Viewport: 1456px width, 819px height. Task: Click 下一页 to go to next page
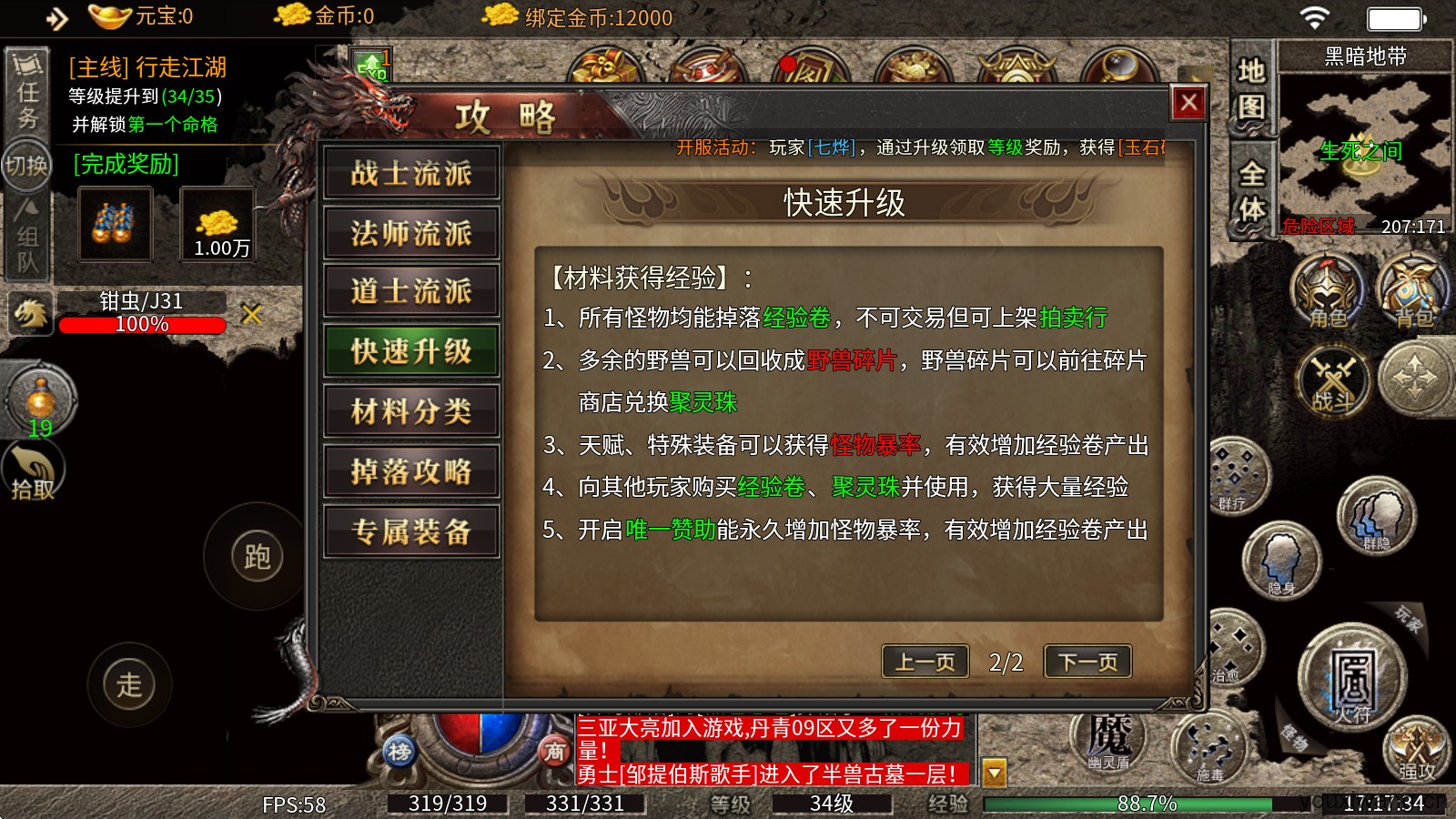(x=1087, y=662)
